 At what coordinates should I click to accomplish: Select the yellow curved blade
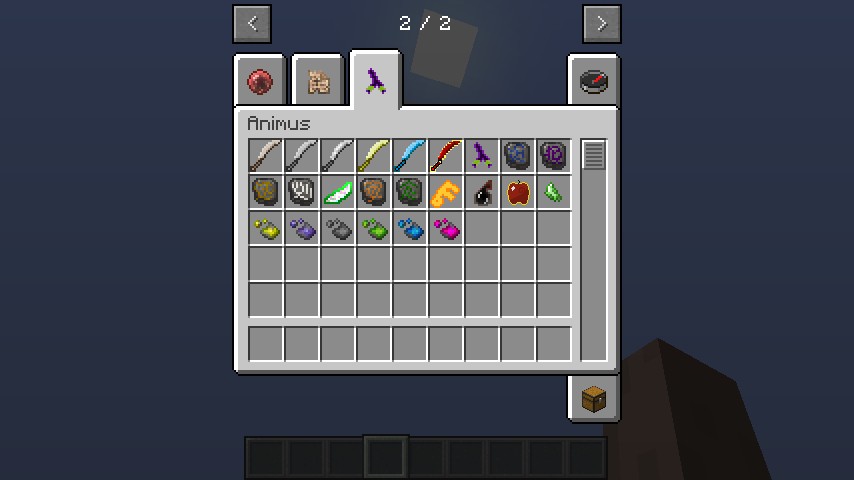point(374,156)
